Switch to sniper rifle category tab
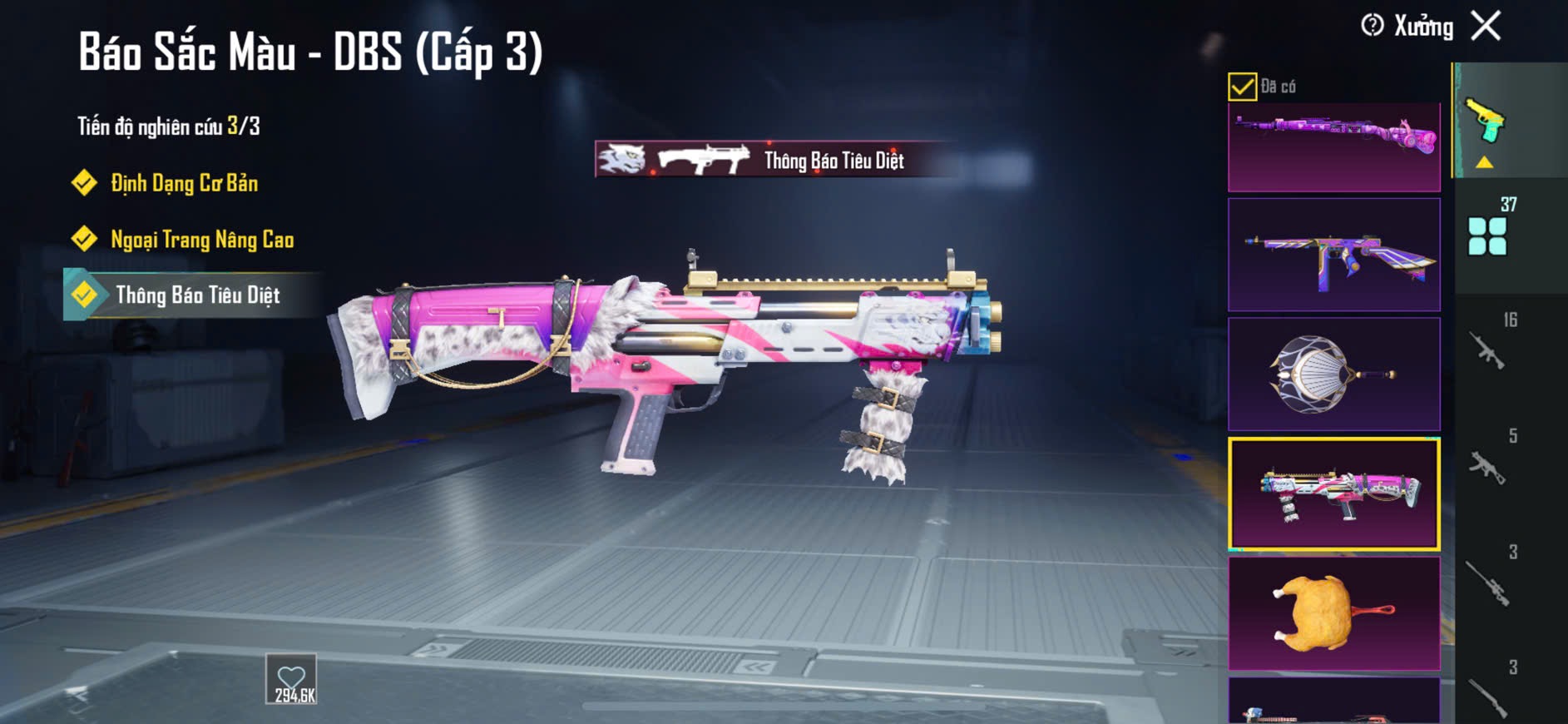The width and height of the screenshot is (1568, 724). coord(1489,581)
